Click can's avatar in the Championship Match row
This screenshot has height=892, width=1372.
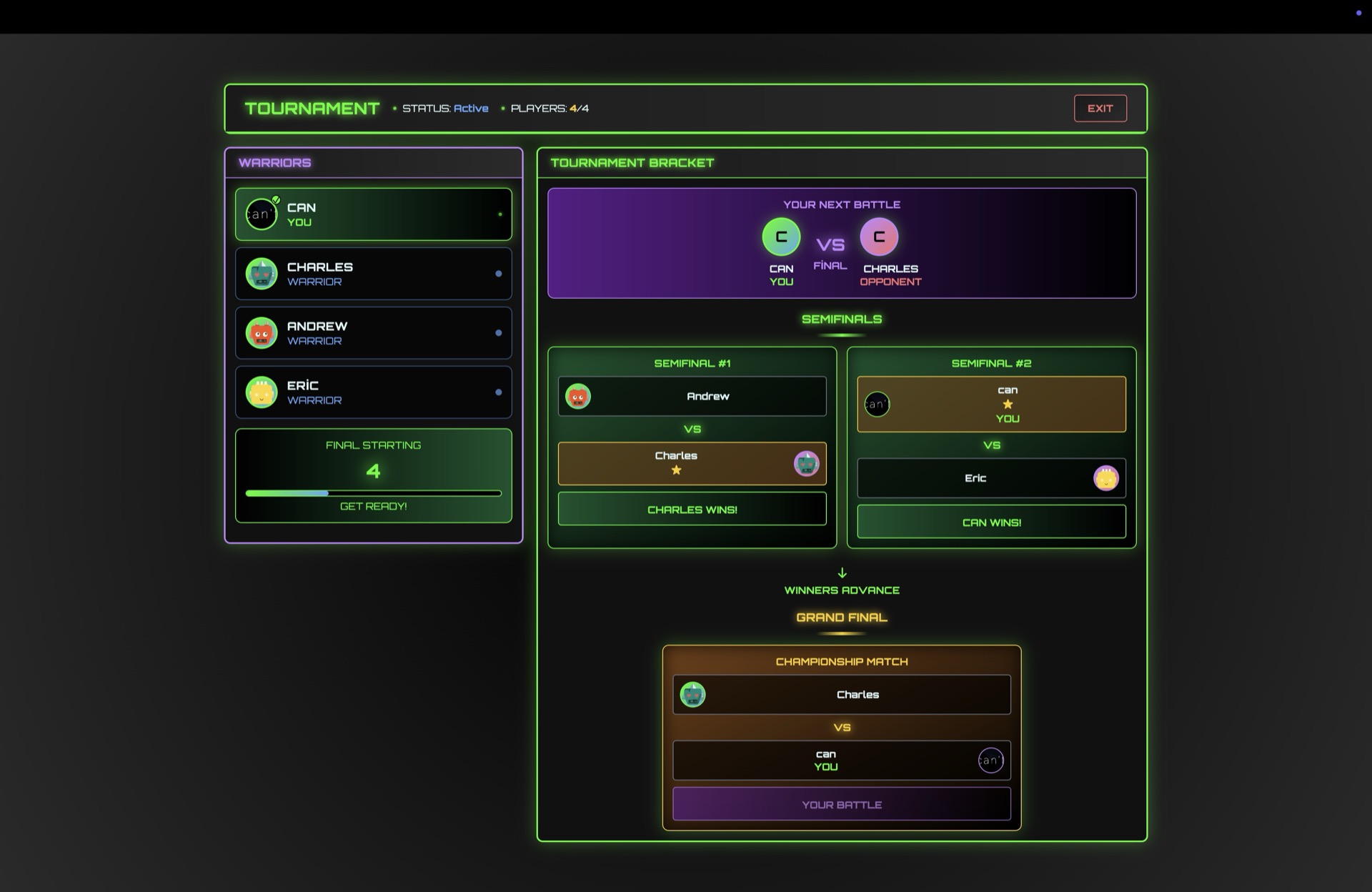point(990,760)
